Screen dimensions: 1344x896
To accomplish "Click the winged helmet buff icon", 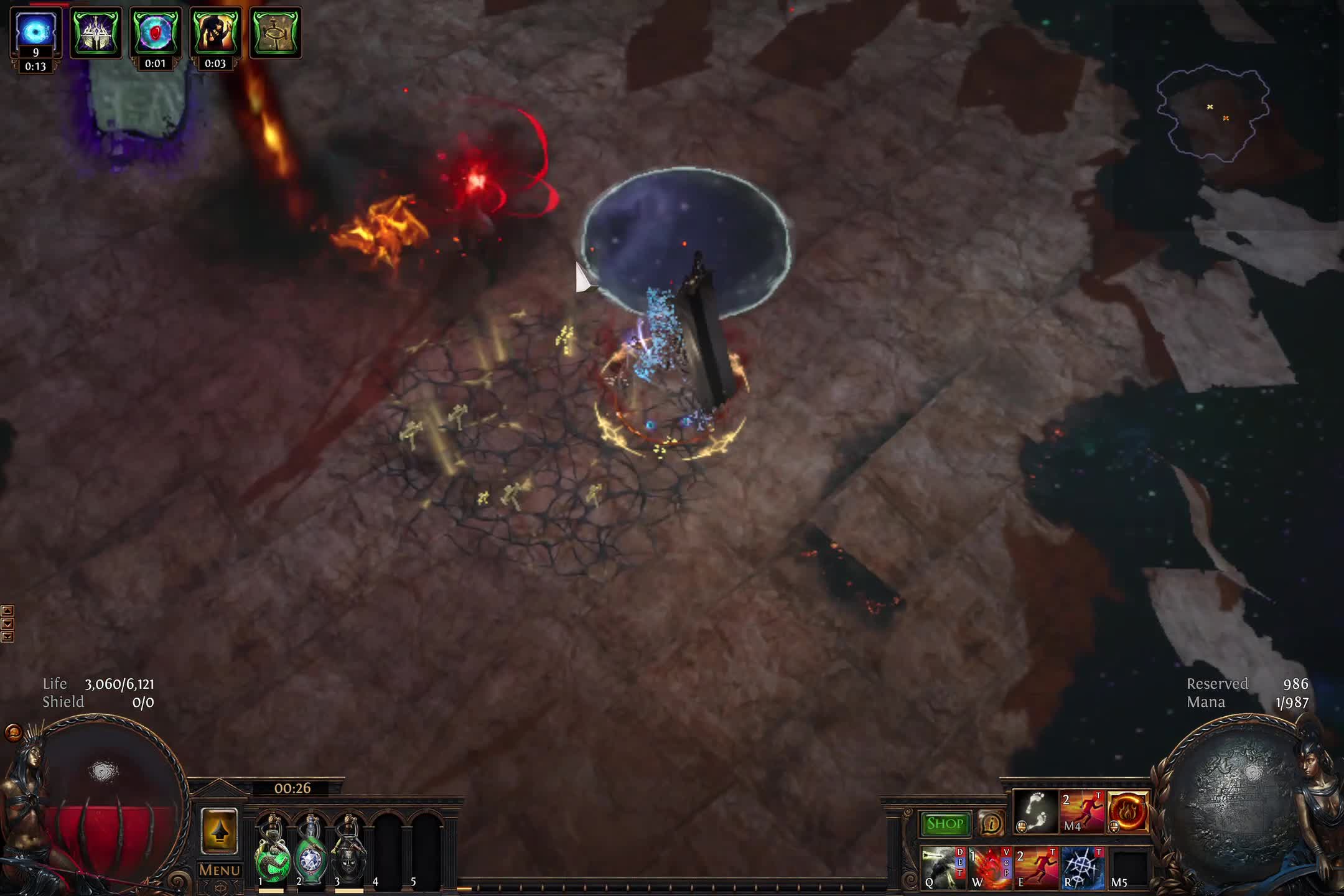I will tap(96, 32).
